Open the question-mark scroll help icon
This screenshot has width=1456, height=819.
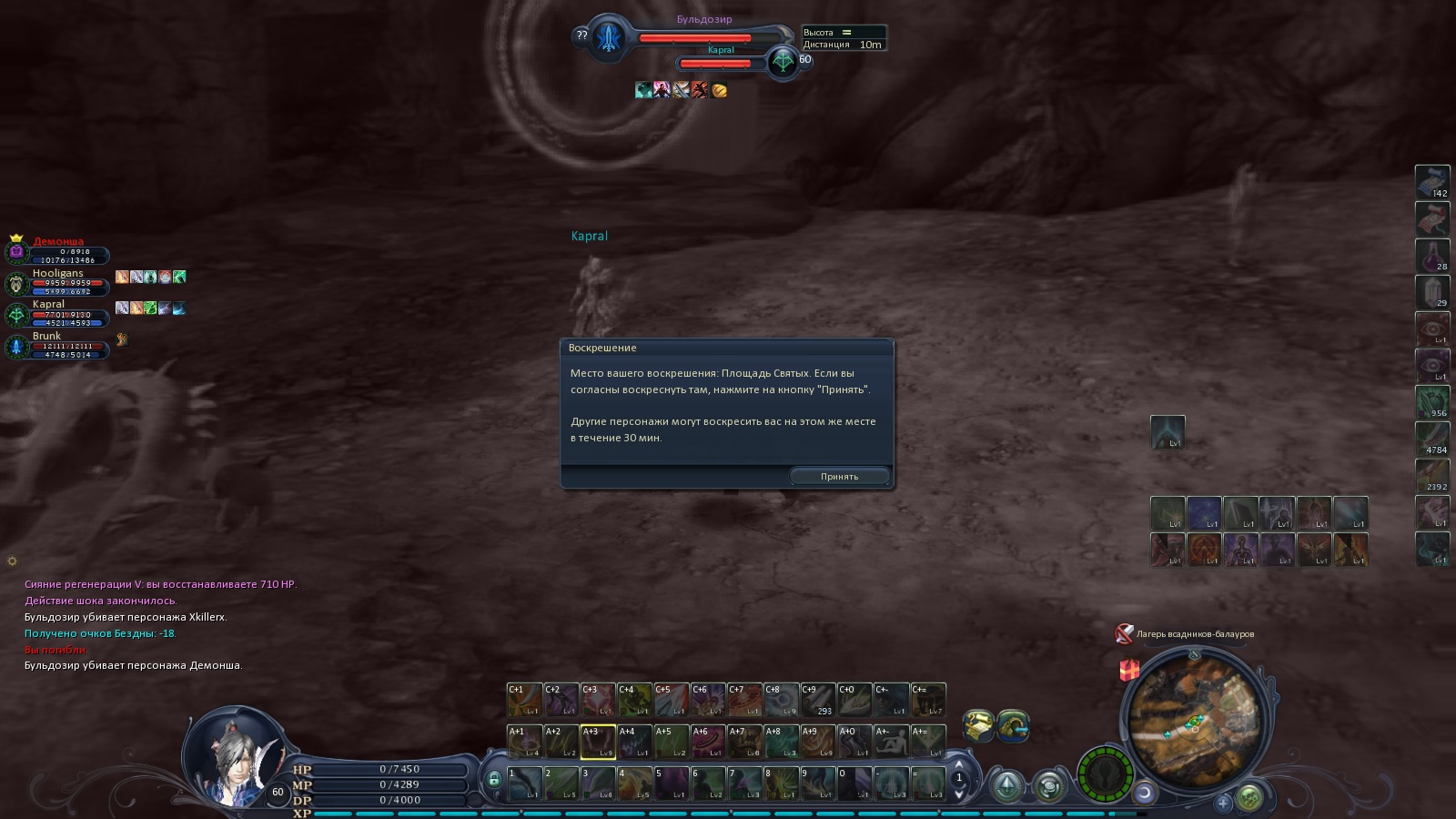978,725
